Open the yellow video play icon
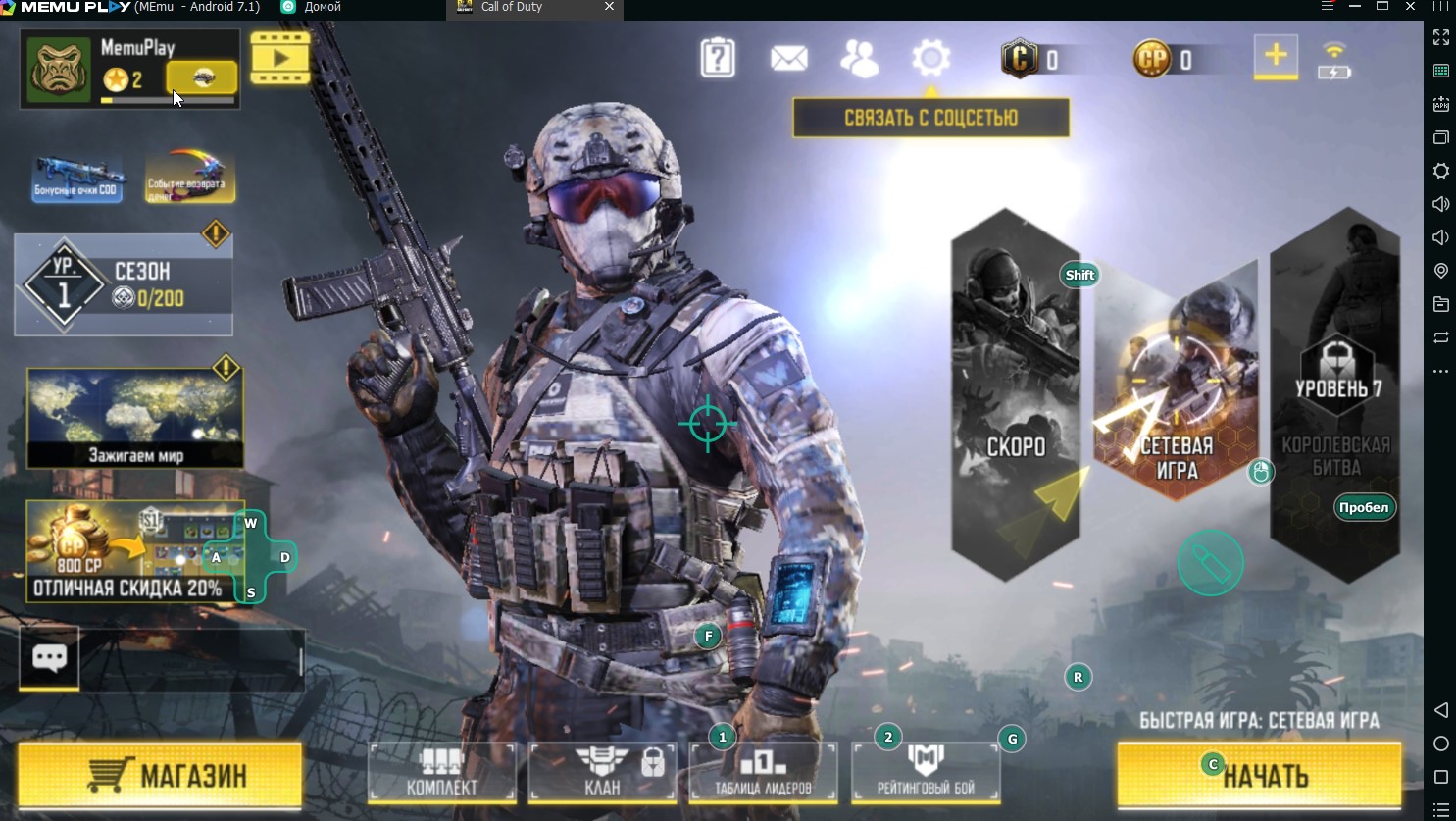Screen dimensions: 1456x821 click(x=280, y=58)
